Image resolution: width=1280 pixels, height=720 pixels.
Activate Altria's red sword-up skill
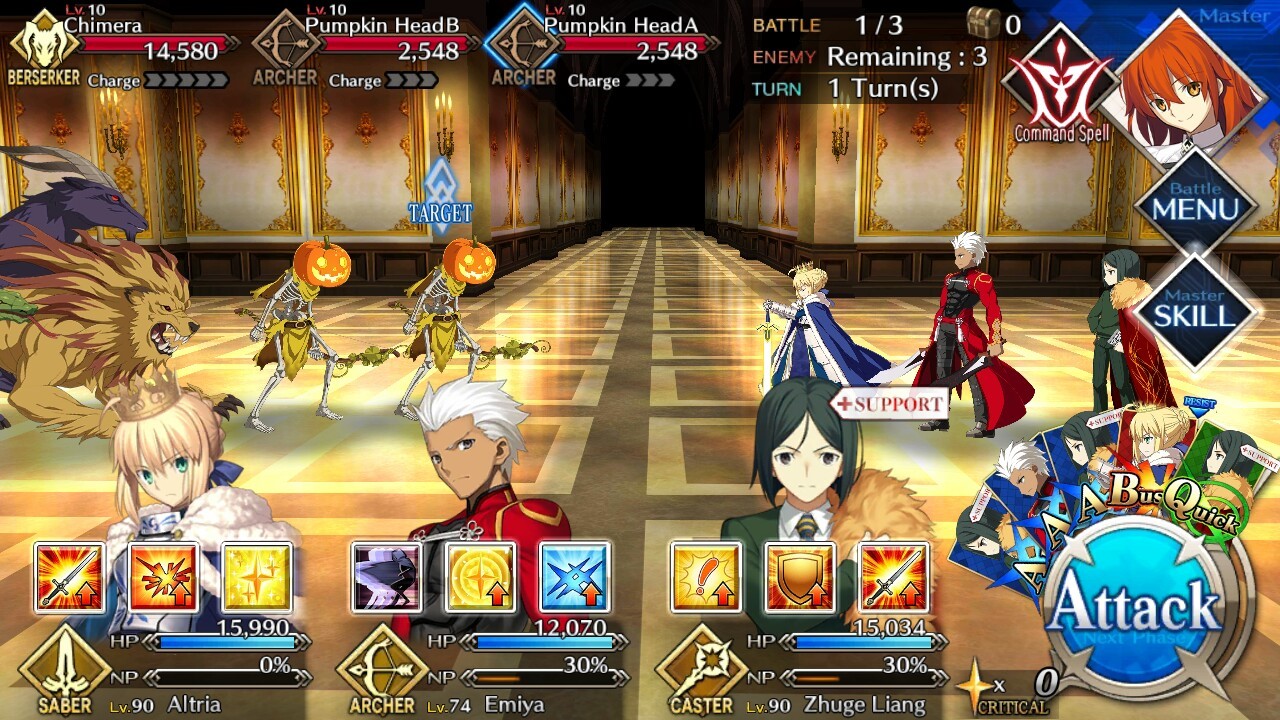point(70,577)
